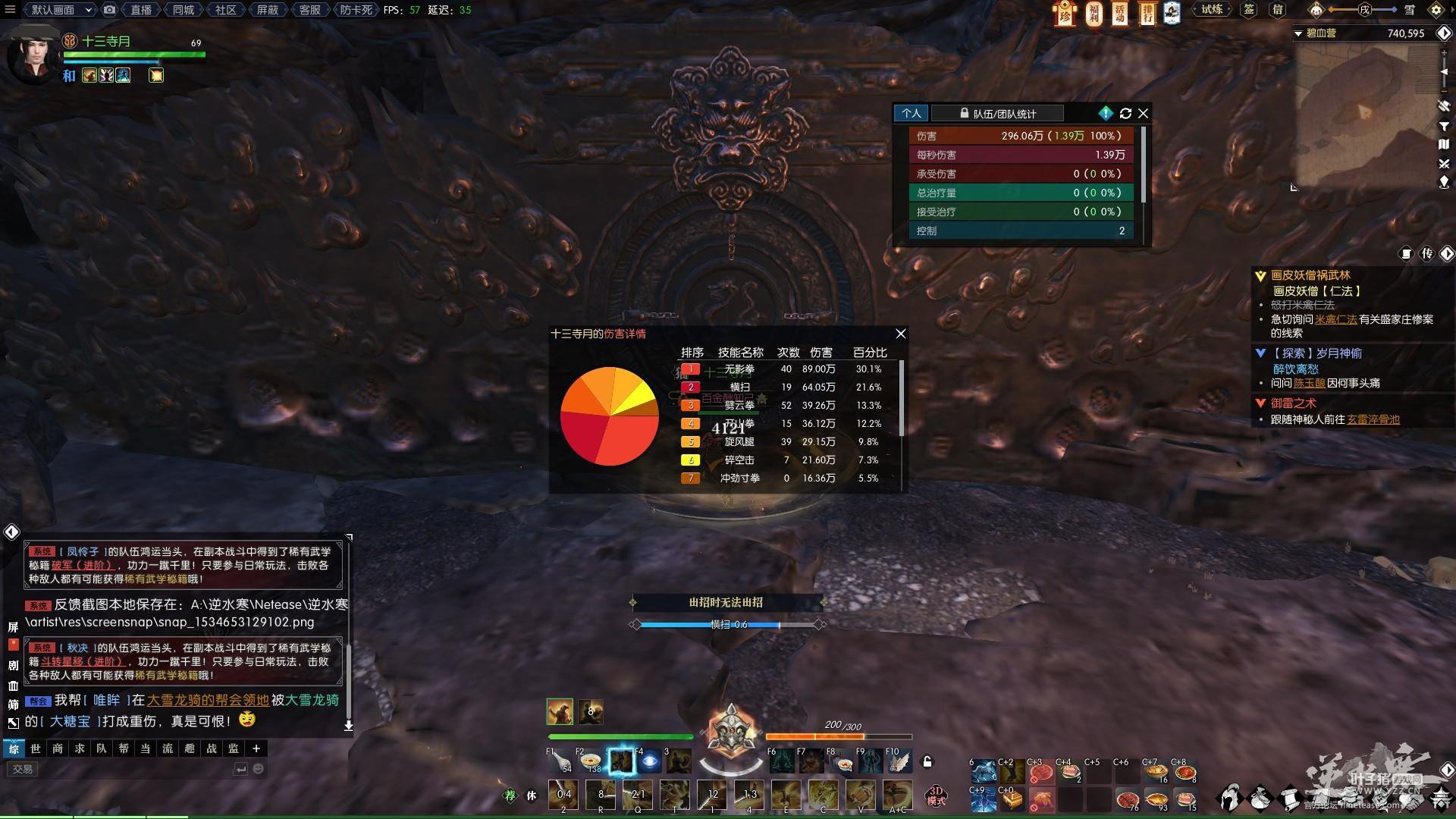
Task: Click the 交易 trade button
Action: click(23, 769)
